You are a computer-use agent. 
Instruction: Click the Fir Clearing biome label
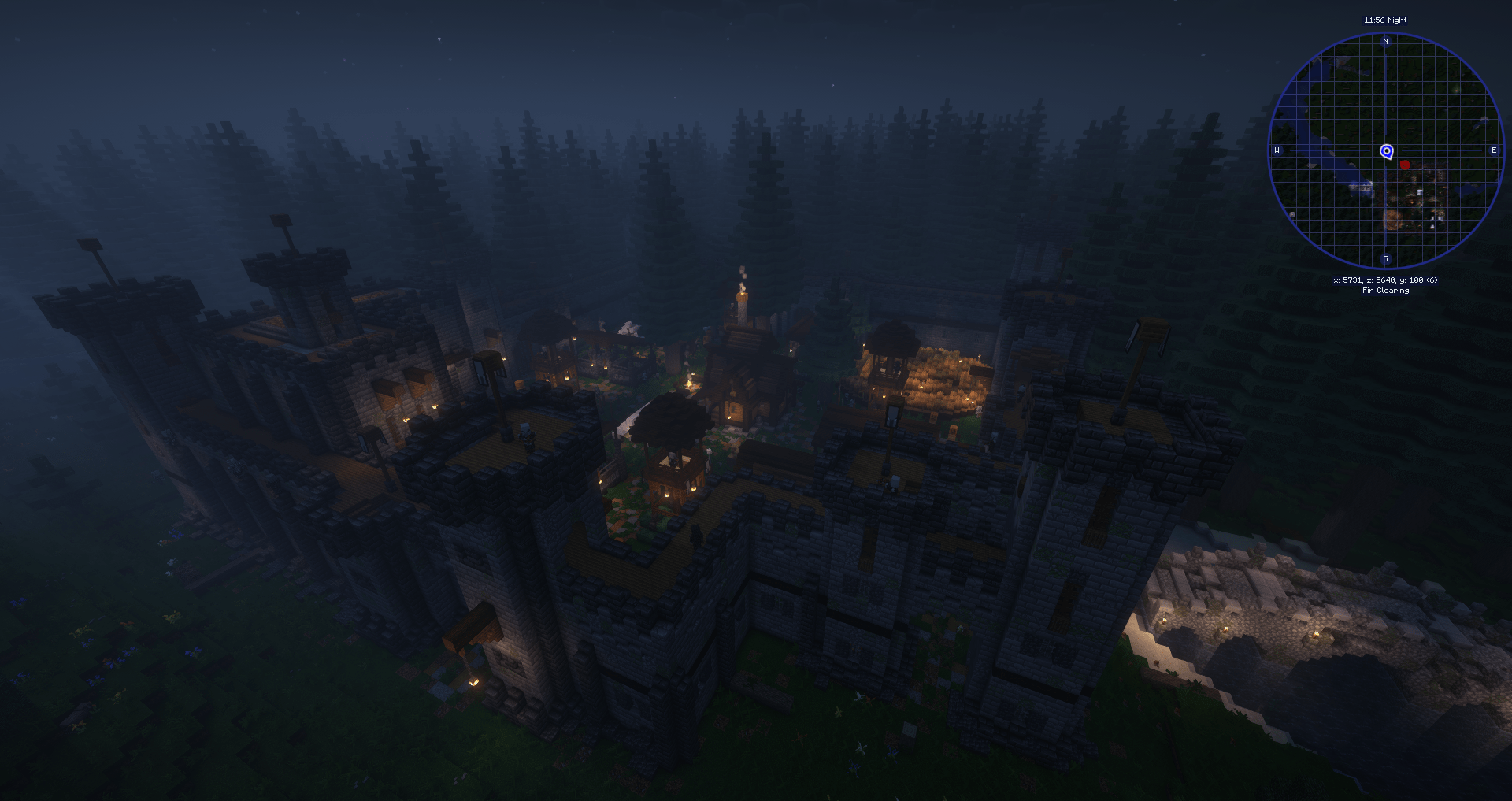tap(1385, 290)
